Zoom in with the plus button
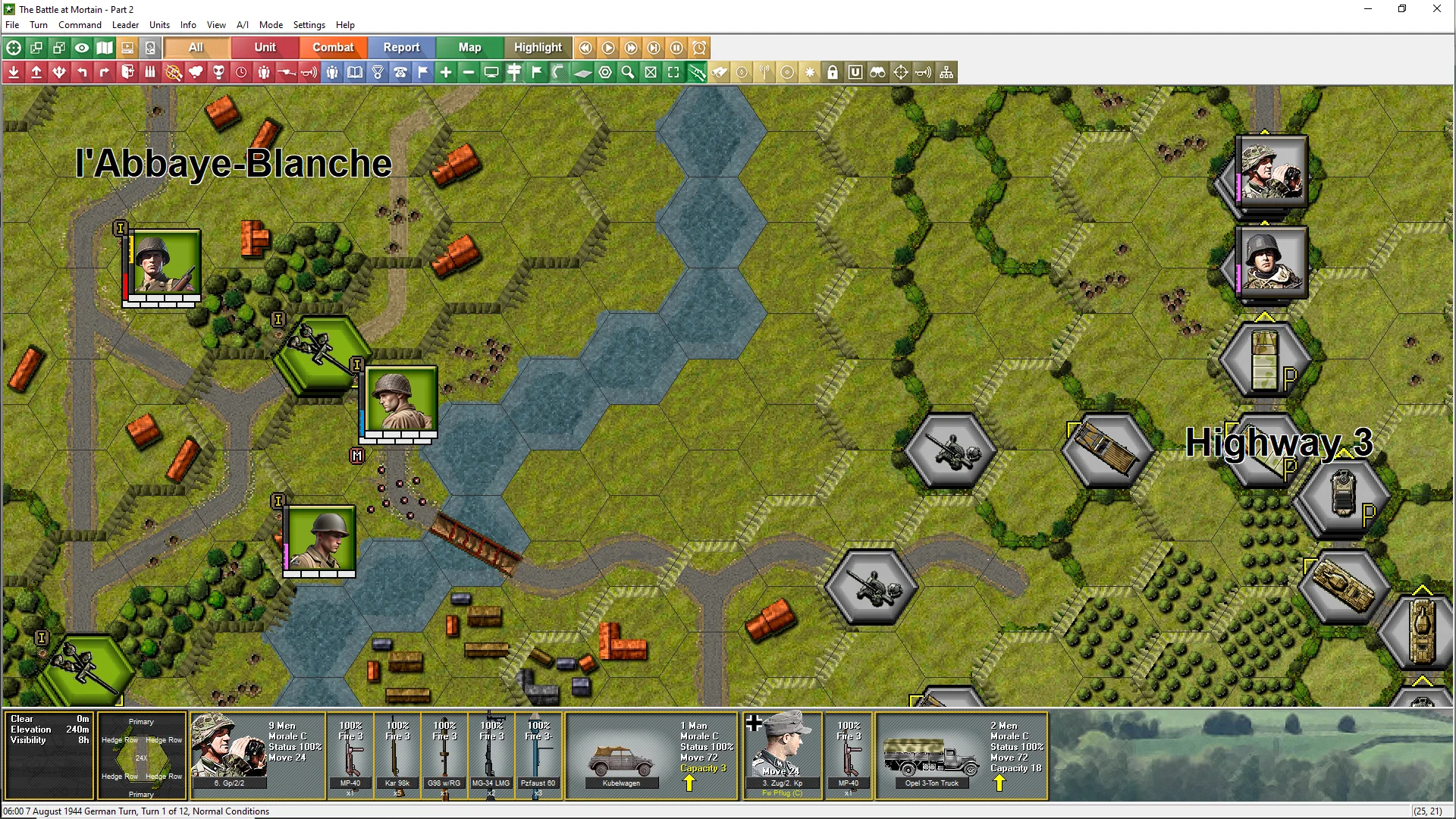The height and width of the screenshot is (819, 1456). tap(446, 72)
